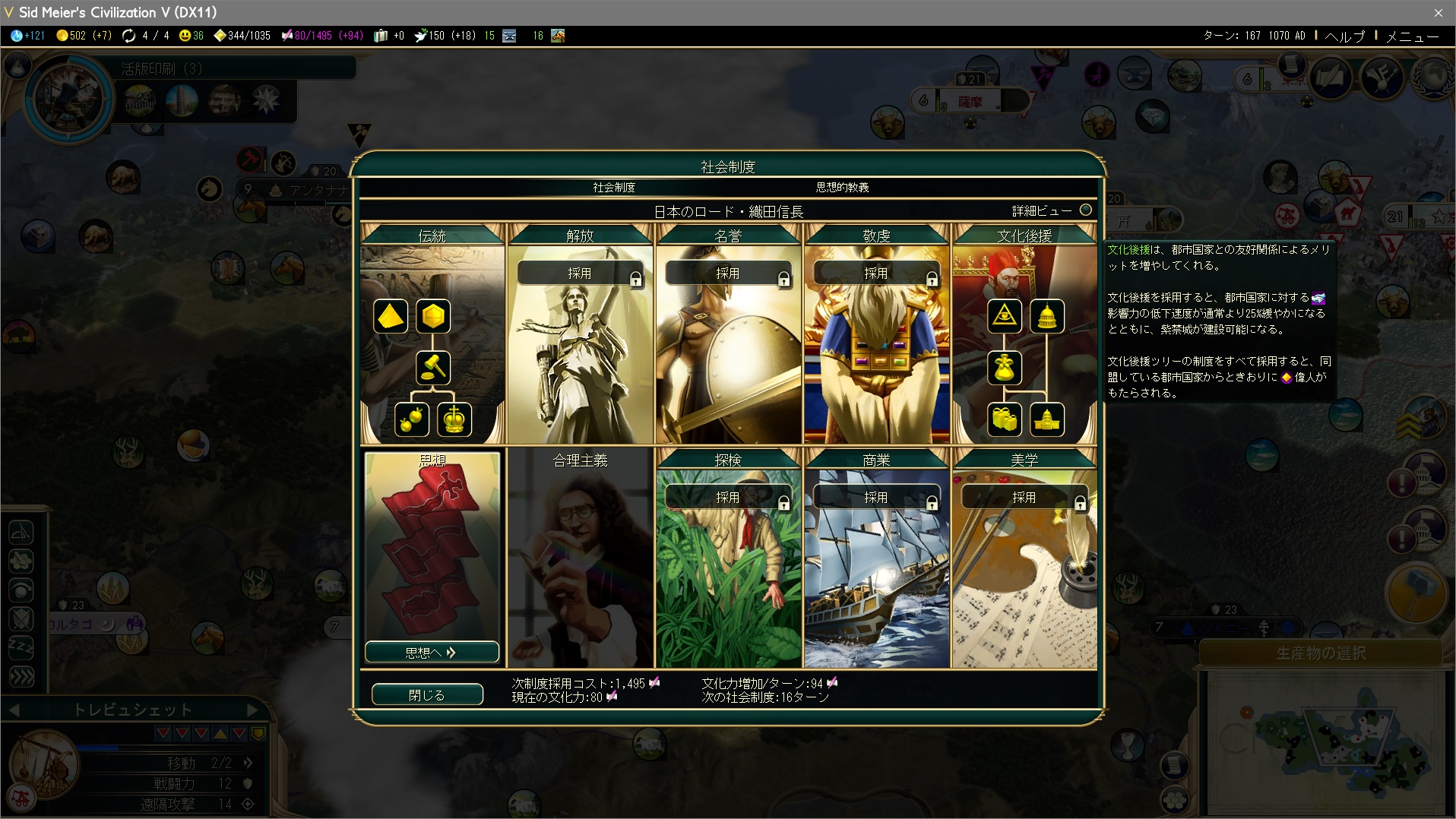Adopt the 敬虔 (Piety) policy tree
This screenshot has height=819, width=1456.
click(x=876, y=274)
